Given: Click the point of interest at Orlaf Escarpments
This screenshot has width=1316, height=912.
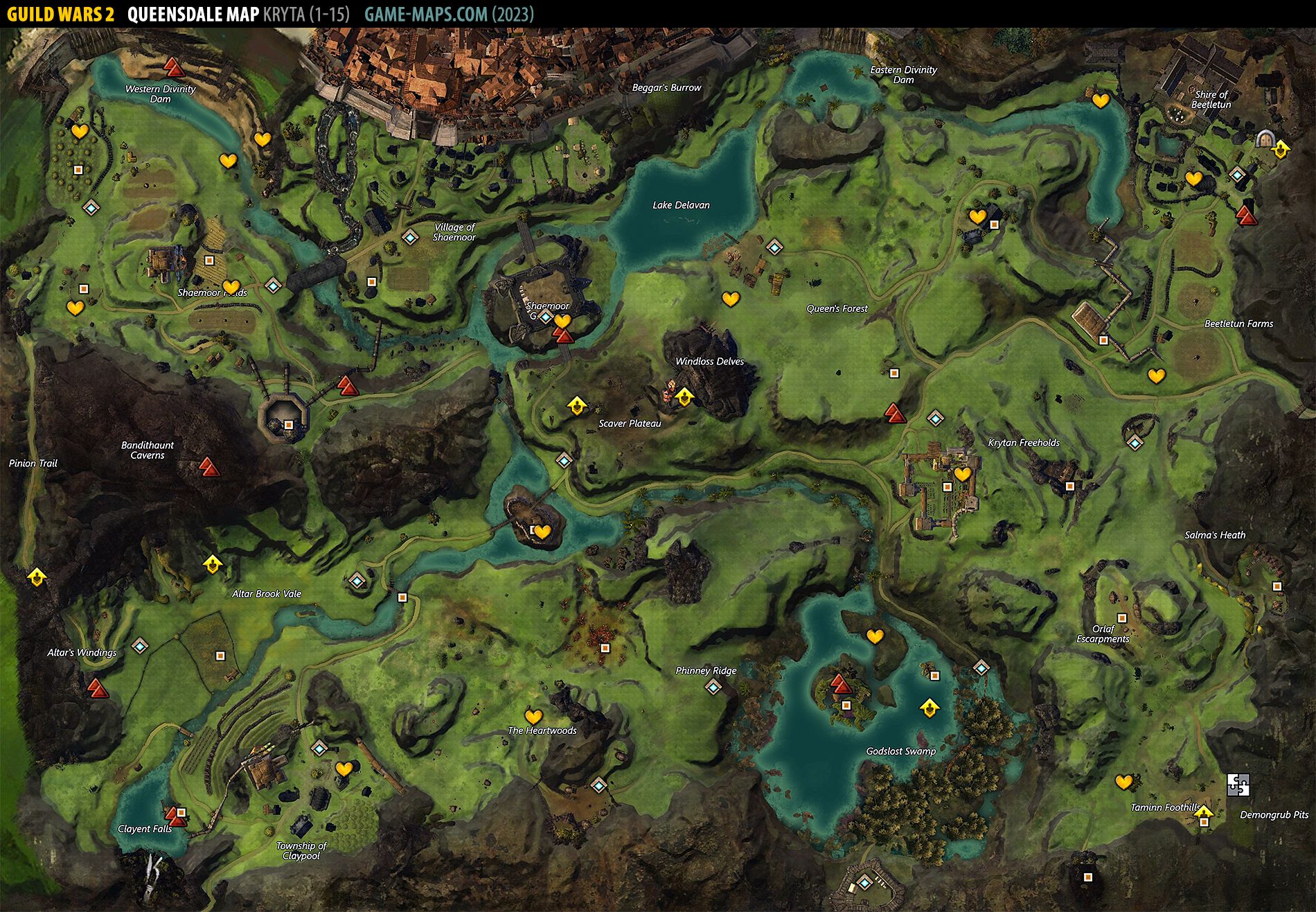Looking at the screenshot, I should (1121, 618).
